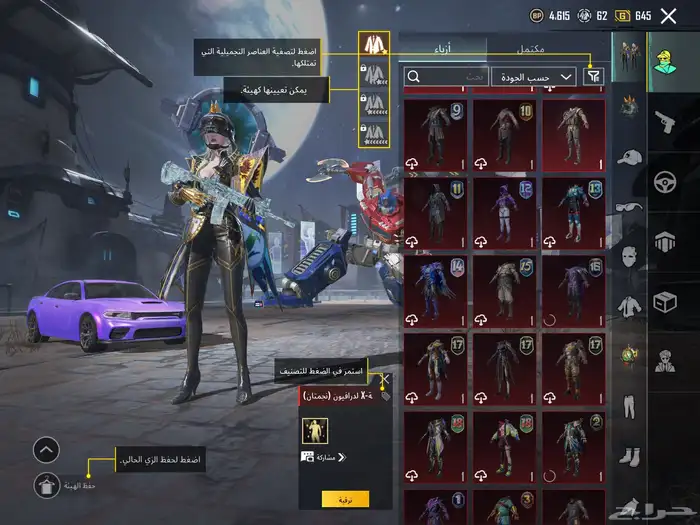Select the first unlocked outfit preset slot
Image resolution: width=700 pixels, height=525 pixels.
(374, 45)
